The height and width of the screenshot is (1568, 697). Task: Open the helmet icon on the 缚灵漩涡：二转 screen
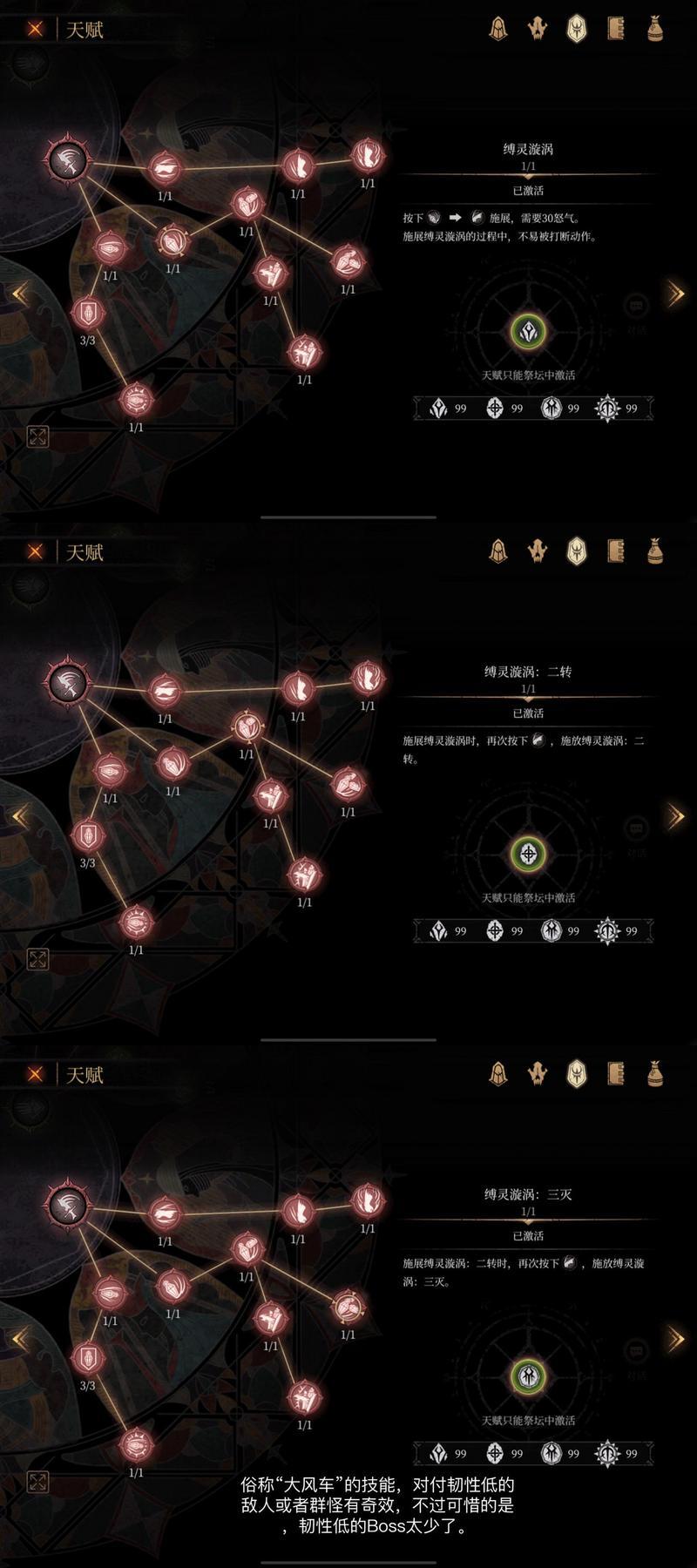point(497,551)
